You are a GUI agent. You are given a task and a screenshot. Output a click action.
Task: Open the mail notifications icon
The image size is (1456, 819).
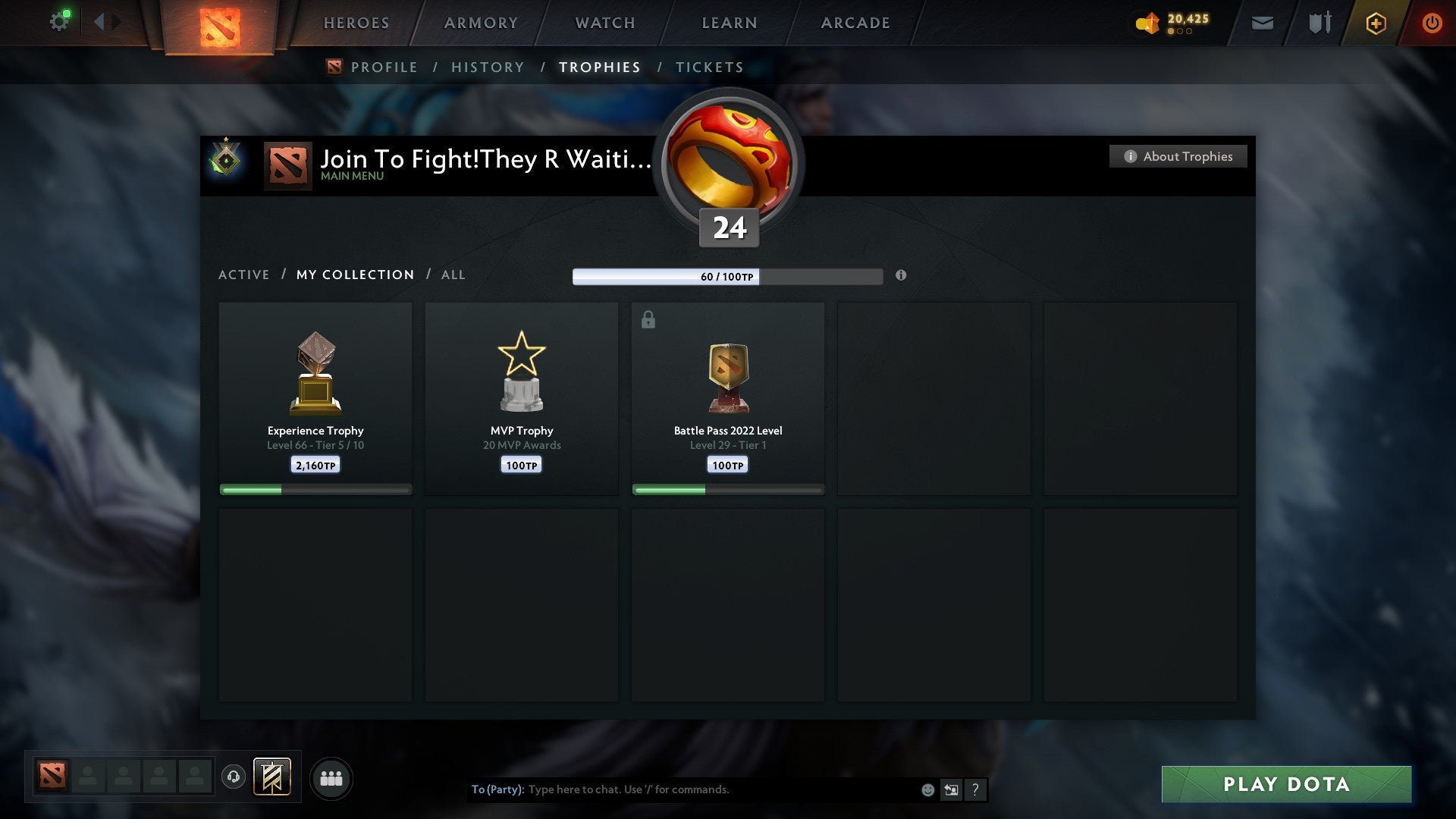[x=1261, y=24]
